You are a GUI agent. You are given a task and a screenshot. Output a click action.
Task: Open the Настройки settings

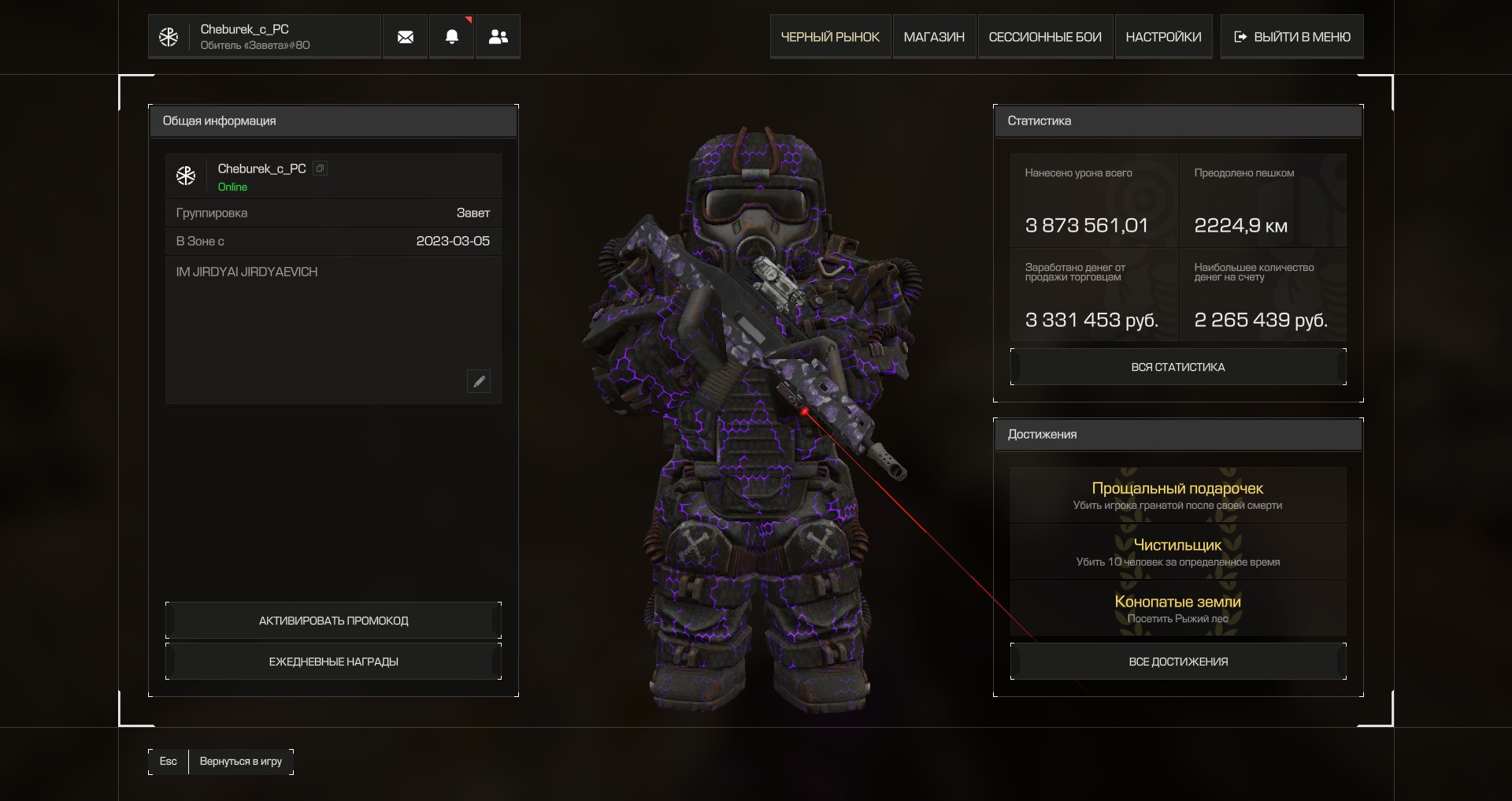[x=1163, y=37]
